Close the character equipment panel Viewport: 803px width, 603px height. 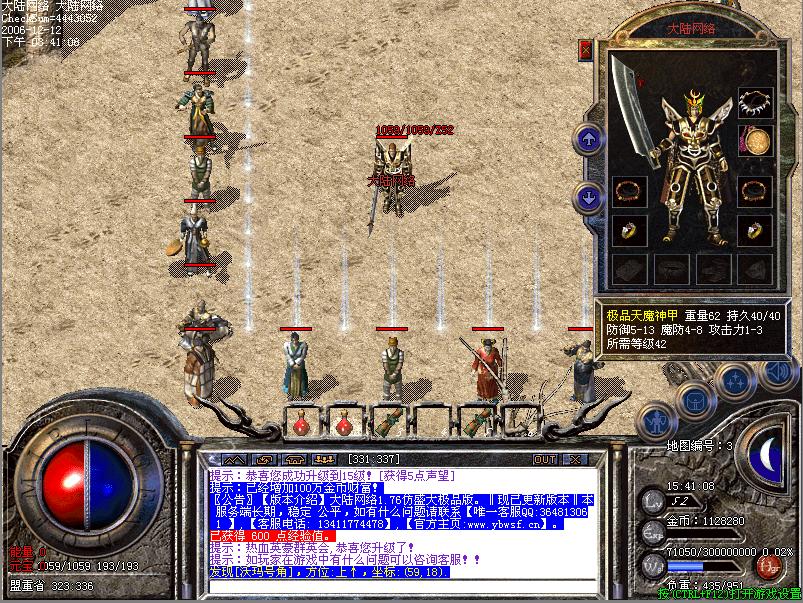click(586, 48)
